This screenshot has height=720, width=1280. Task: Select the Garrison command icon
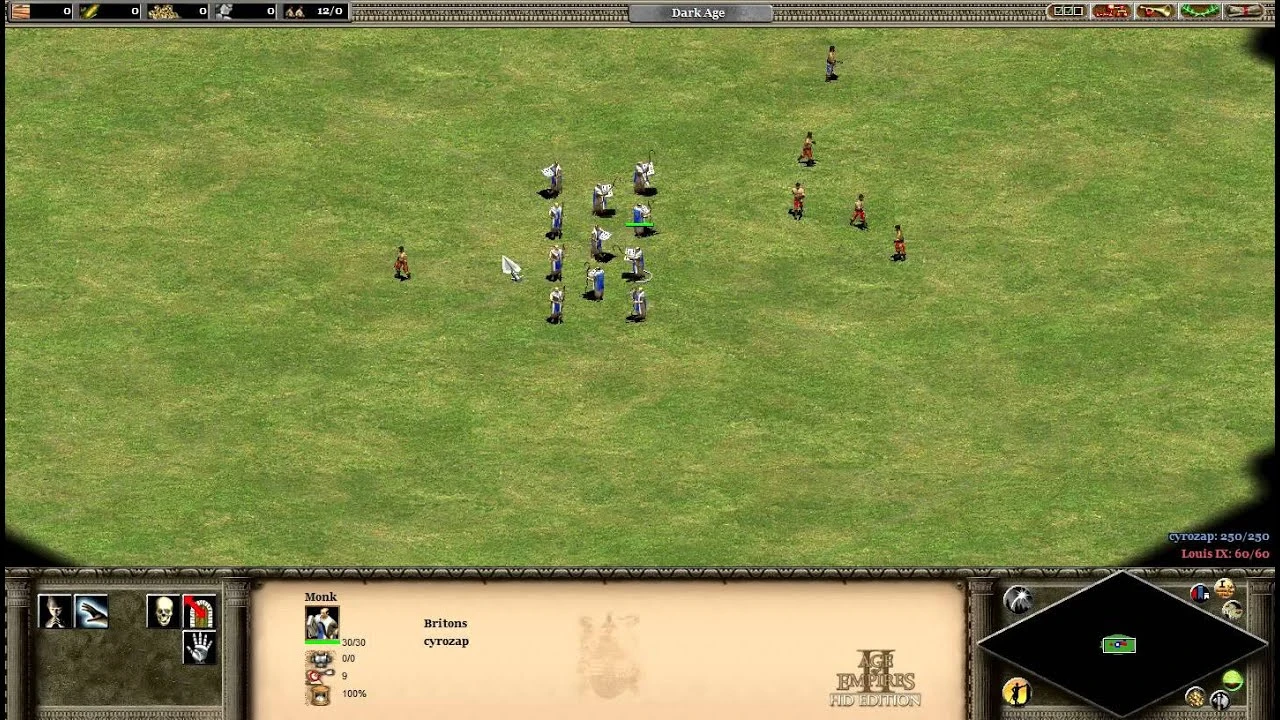click(198, 612)
